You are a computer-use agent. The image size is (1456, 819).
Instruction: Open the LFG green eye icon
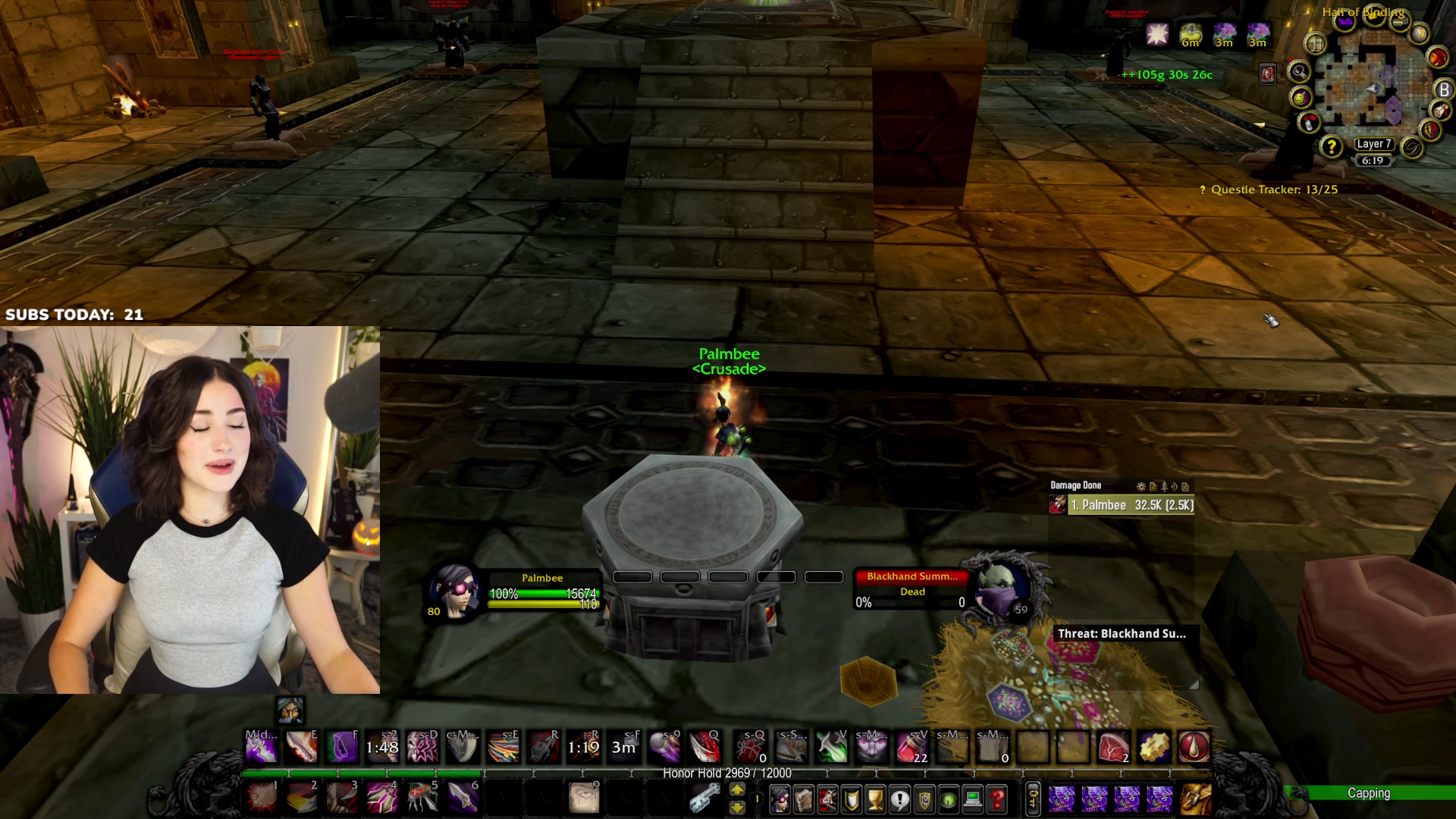click(949, 799)
